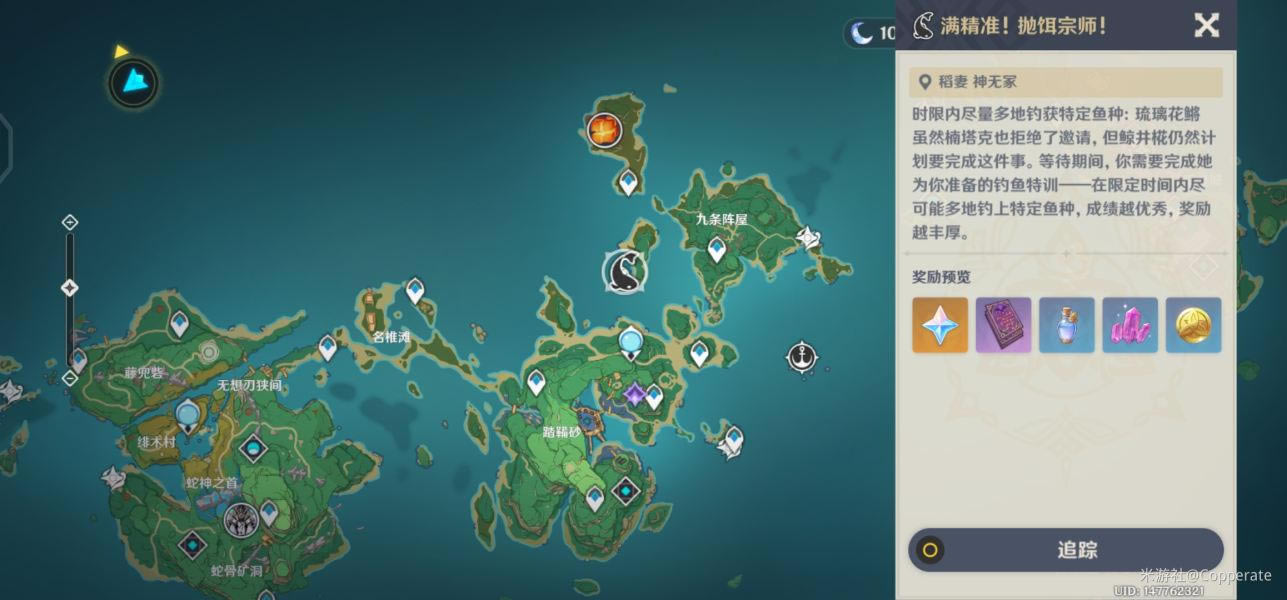The height and width of the screenshot is (600, 1287).
Task: Open the boss marker at 蛇神之首
Action: coord(240,519)
